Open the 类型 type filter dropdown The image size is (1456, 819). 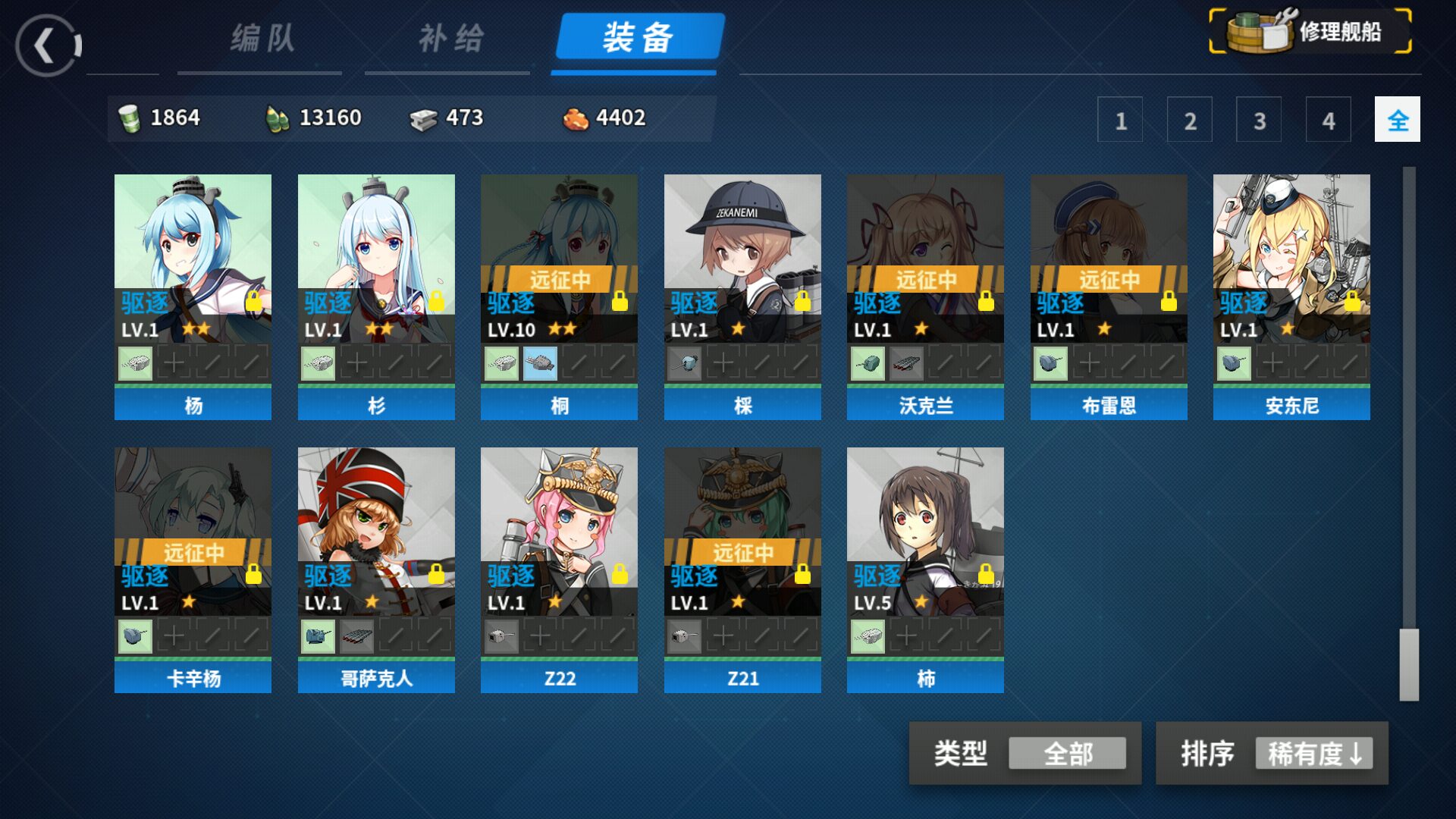coord(1066,754)
